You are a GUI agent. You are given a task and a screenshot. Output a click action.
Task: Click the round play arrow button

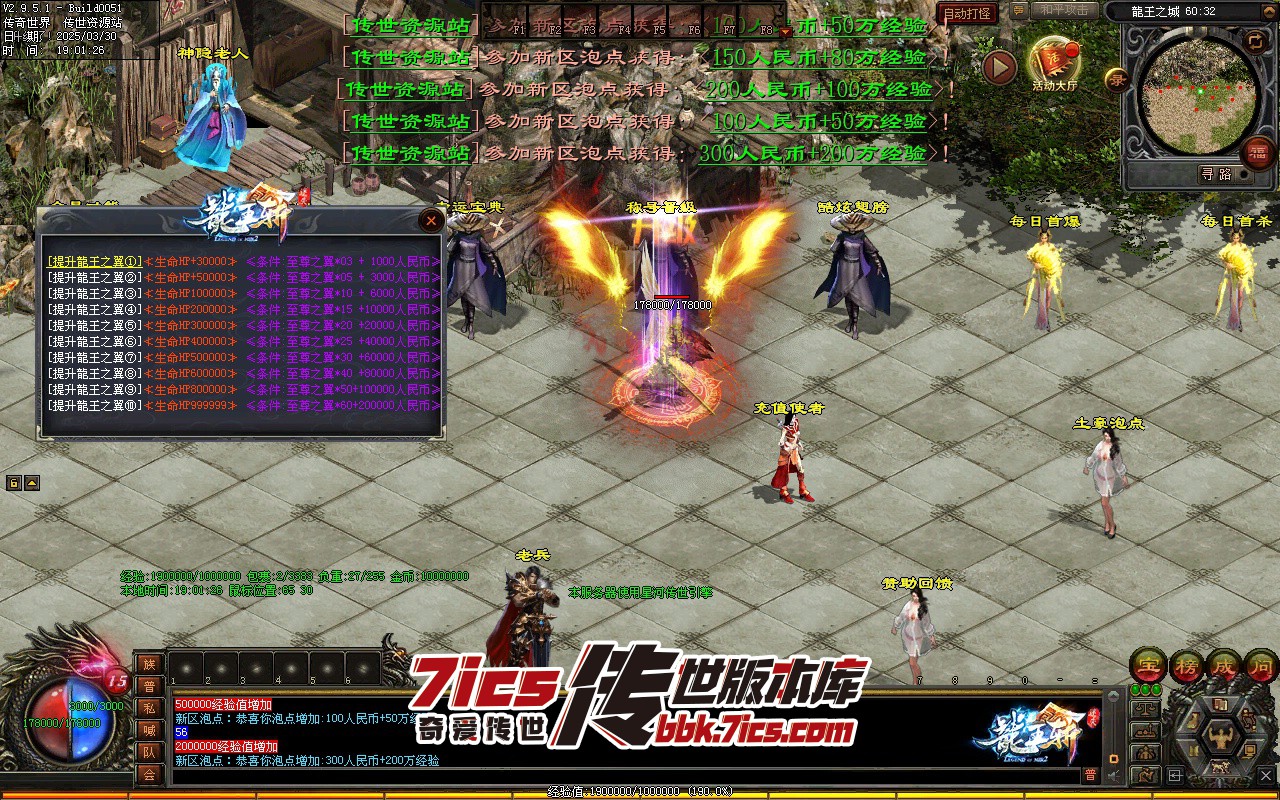999,68
